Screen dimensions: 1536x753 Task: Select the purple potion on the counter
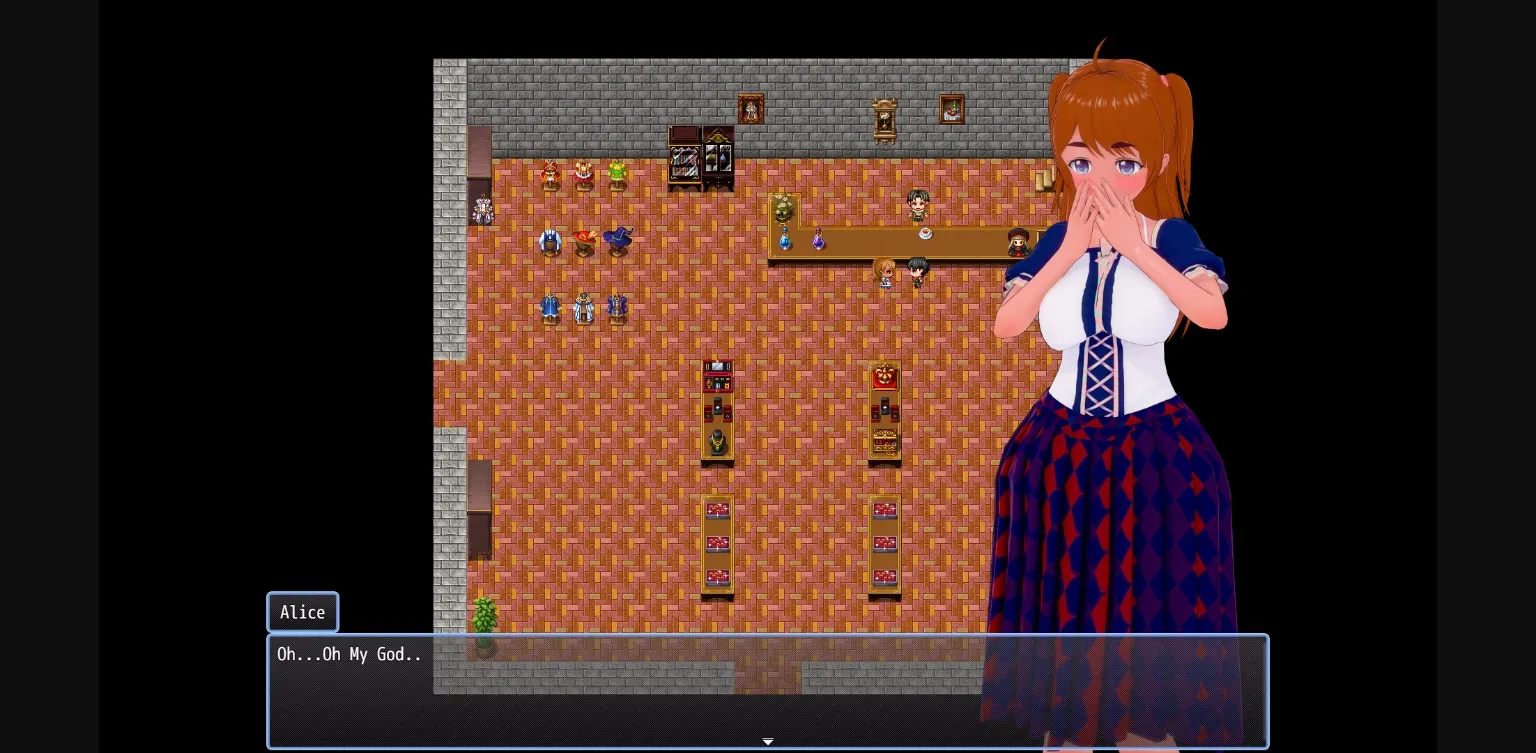[819, 241]
